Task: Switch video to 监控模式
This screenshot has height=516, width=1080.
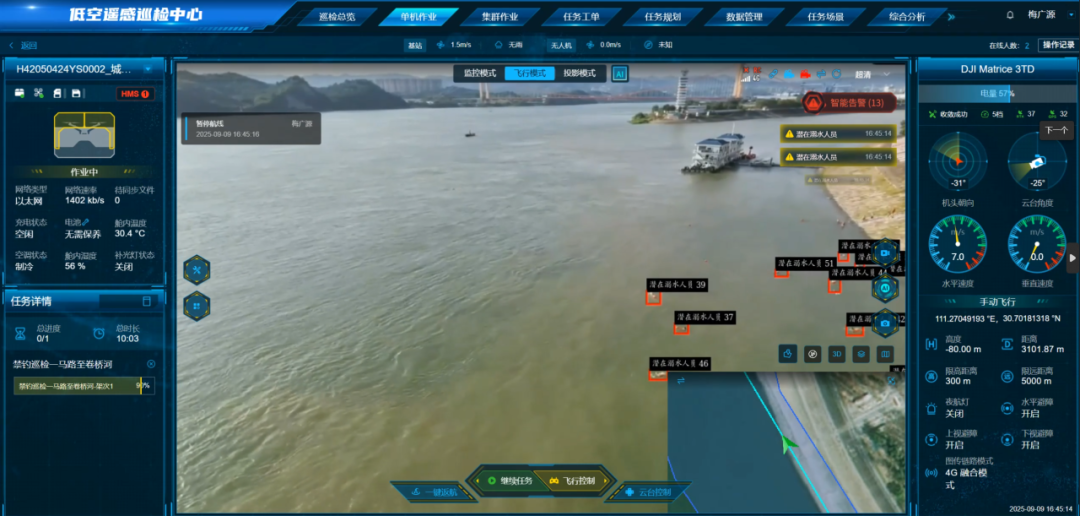Action: pos(480,73)
